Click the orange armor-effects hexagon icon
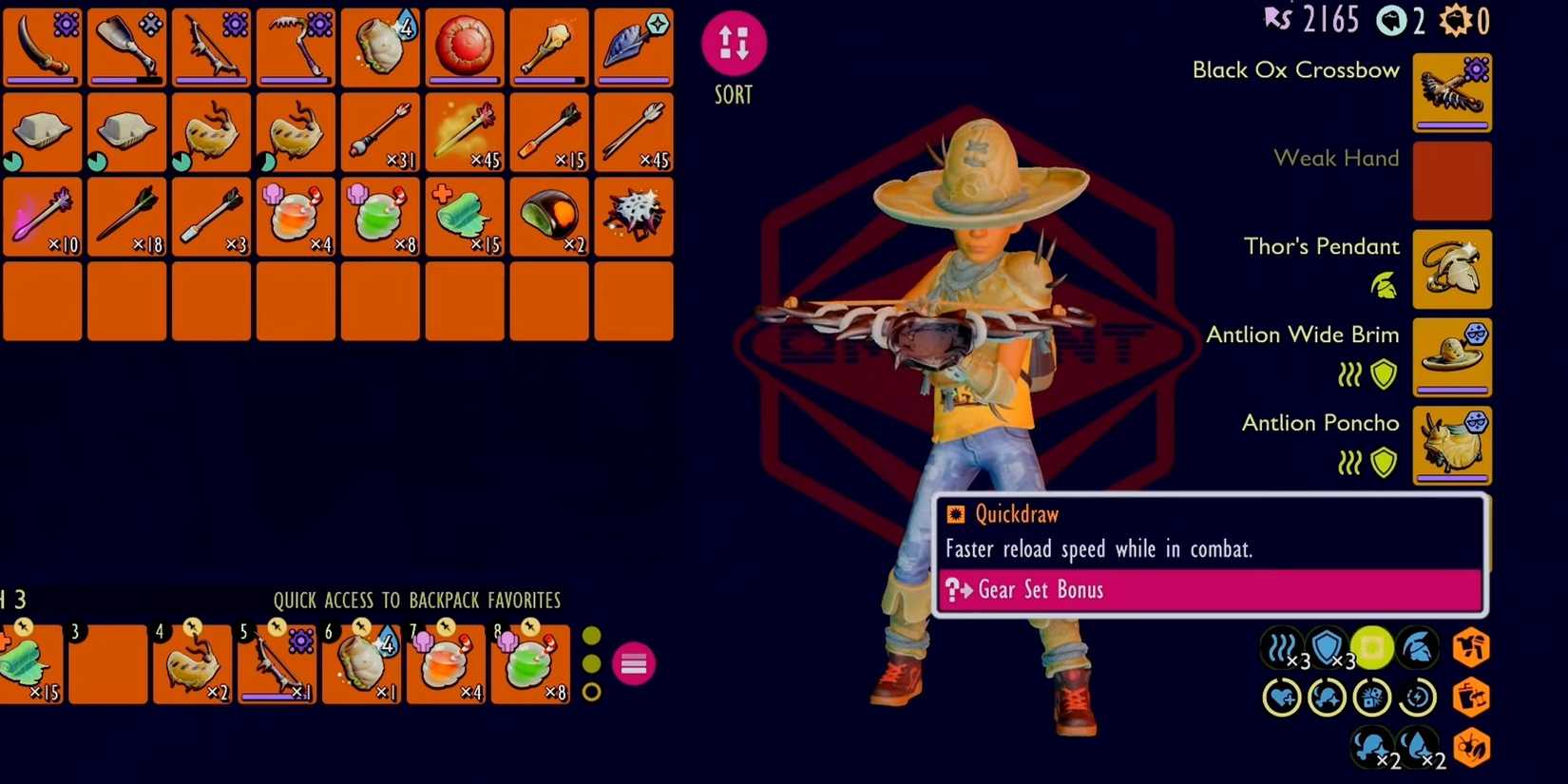Viewport: 1568px width, 784px height. pyautogui.click(x=1471, y=648)
